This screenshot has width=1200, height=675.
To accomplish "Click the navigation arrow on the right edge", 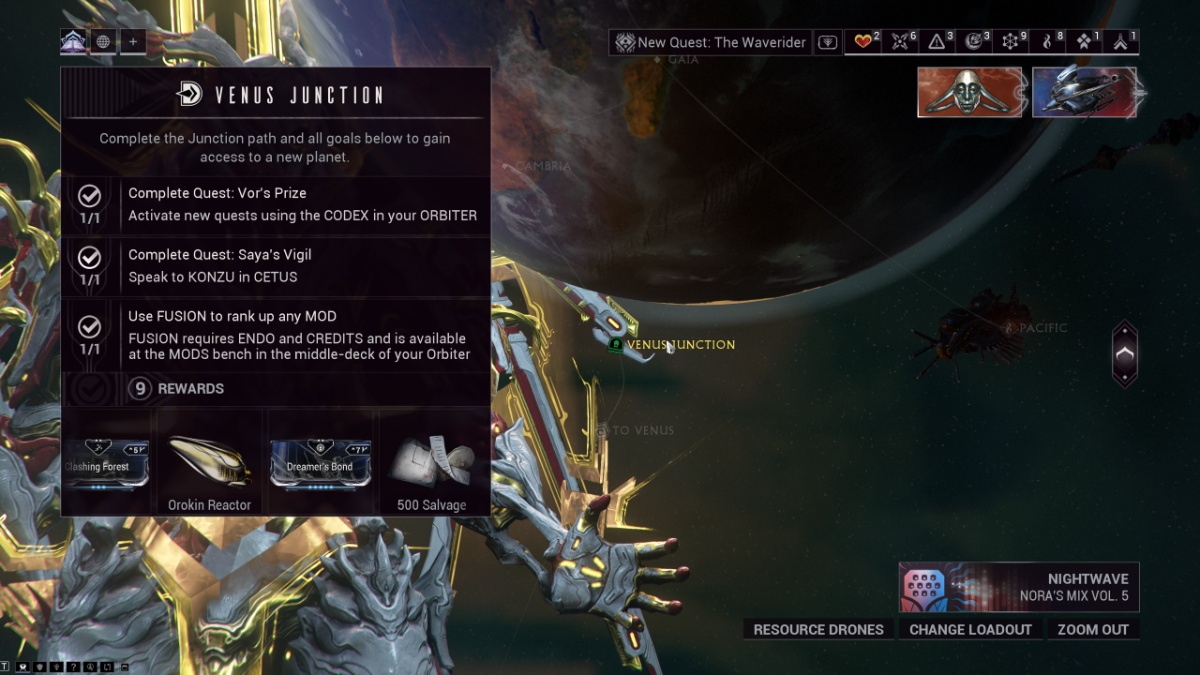I will point(1125,353).
